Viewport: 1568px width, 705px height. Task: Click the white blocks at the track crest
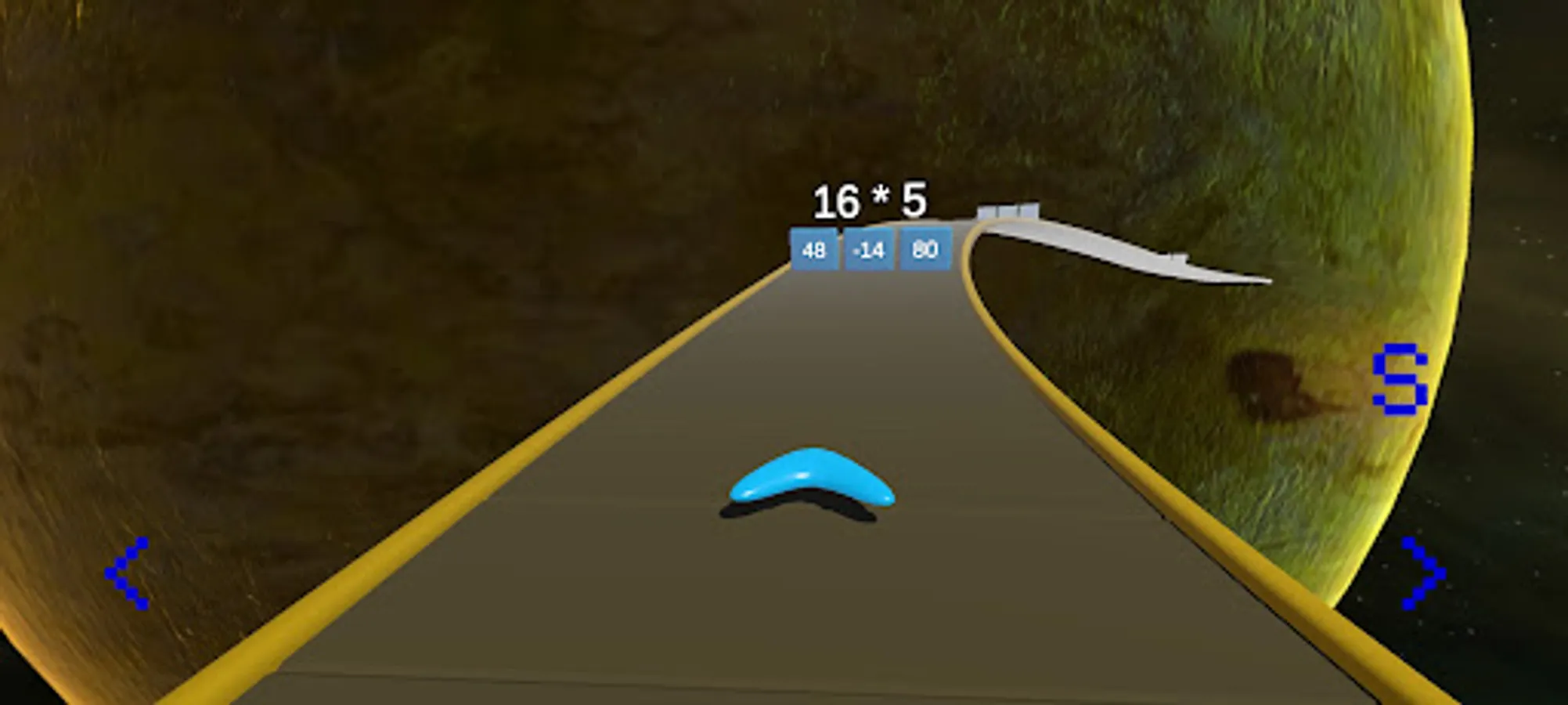point(1009,211)
